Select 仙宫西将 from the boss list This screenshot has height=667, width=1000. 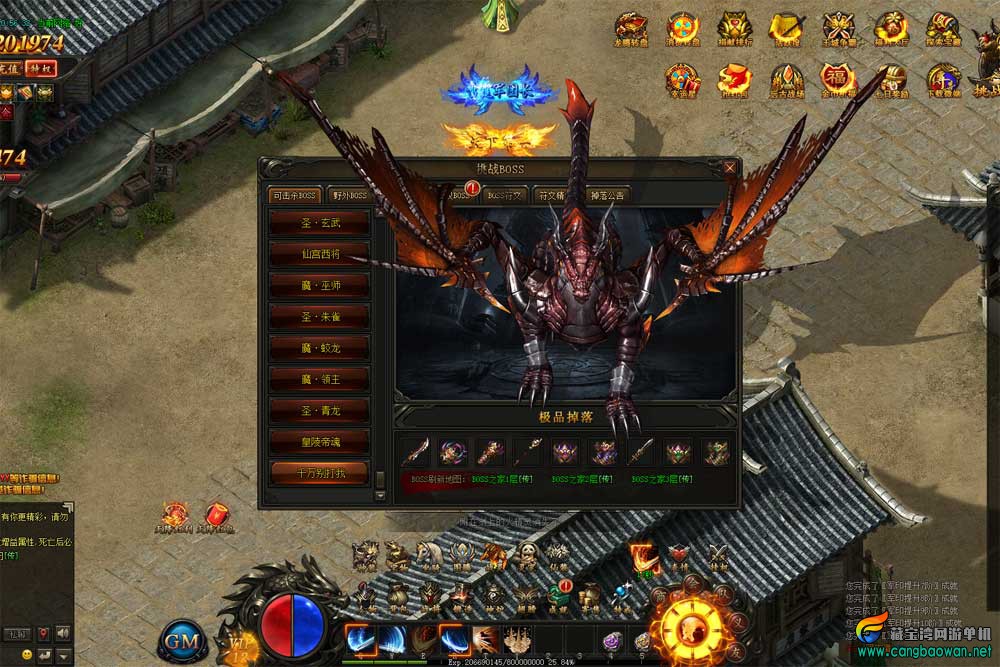(320, 255)
